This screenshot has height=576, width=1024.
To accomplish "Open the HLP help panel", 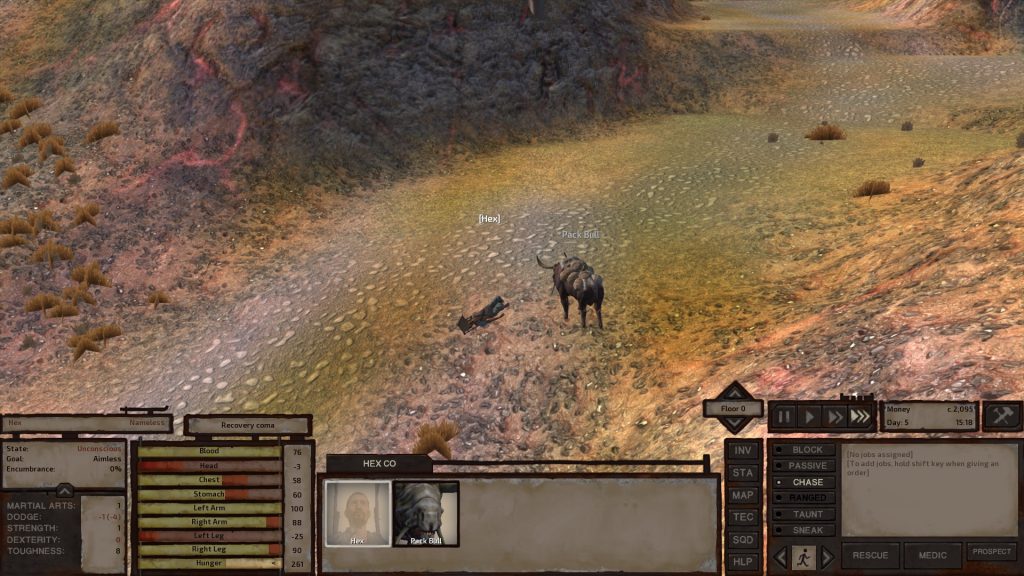I will 742,561.
